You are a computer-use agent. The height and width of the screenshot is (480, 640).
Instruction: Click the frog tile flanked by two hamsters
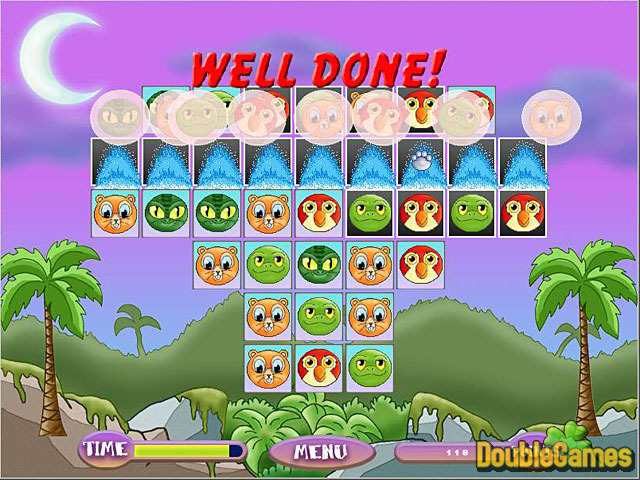pos(320,316)
